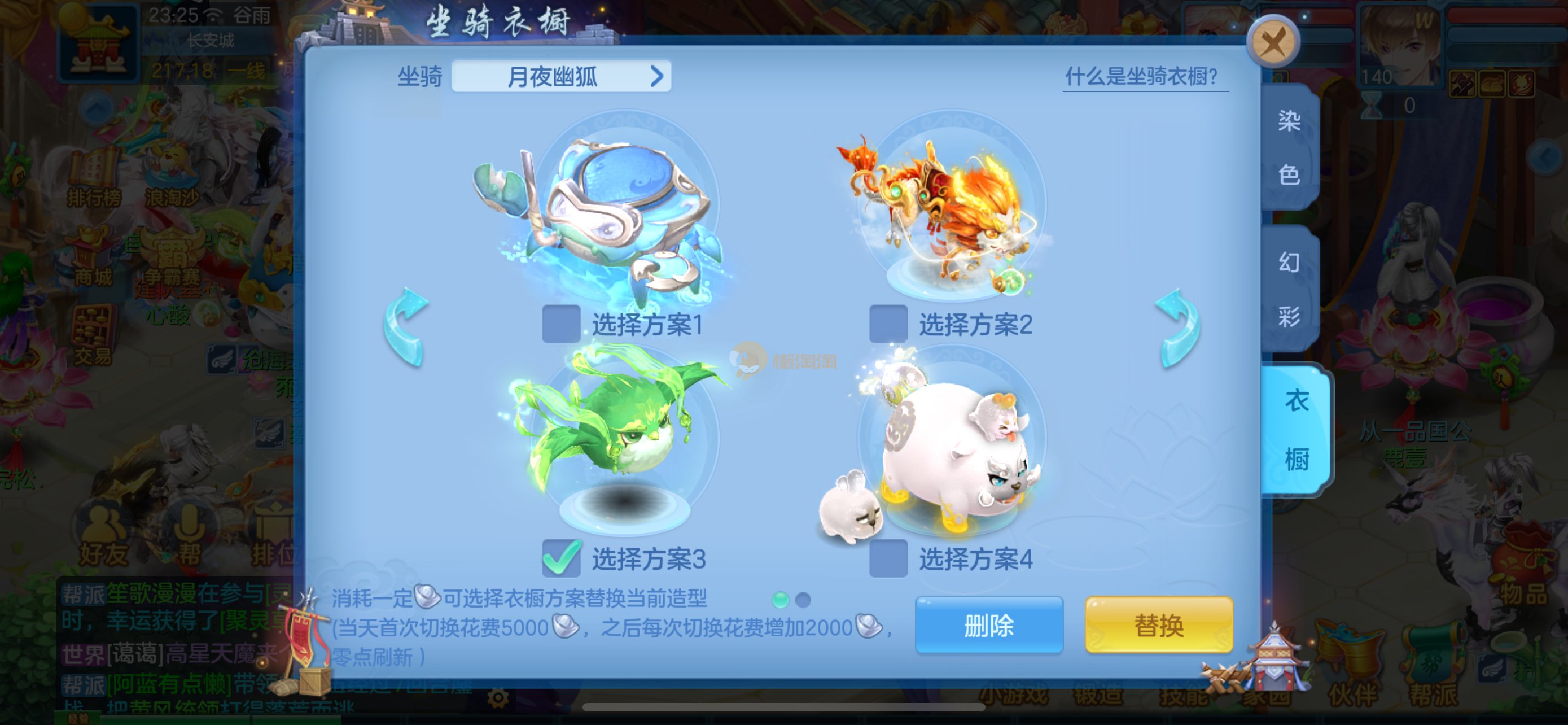Go to the previous wardrobe page arrow

pyautogui.click(x=406, y=327)
